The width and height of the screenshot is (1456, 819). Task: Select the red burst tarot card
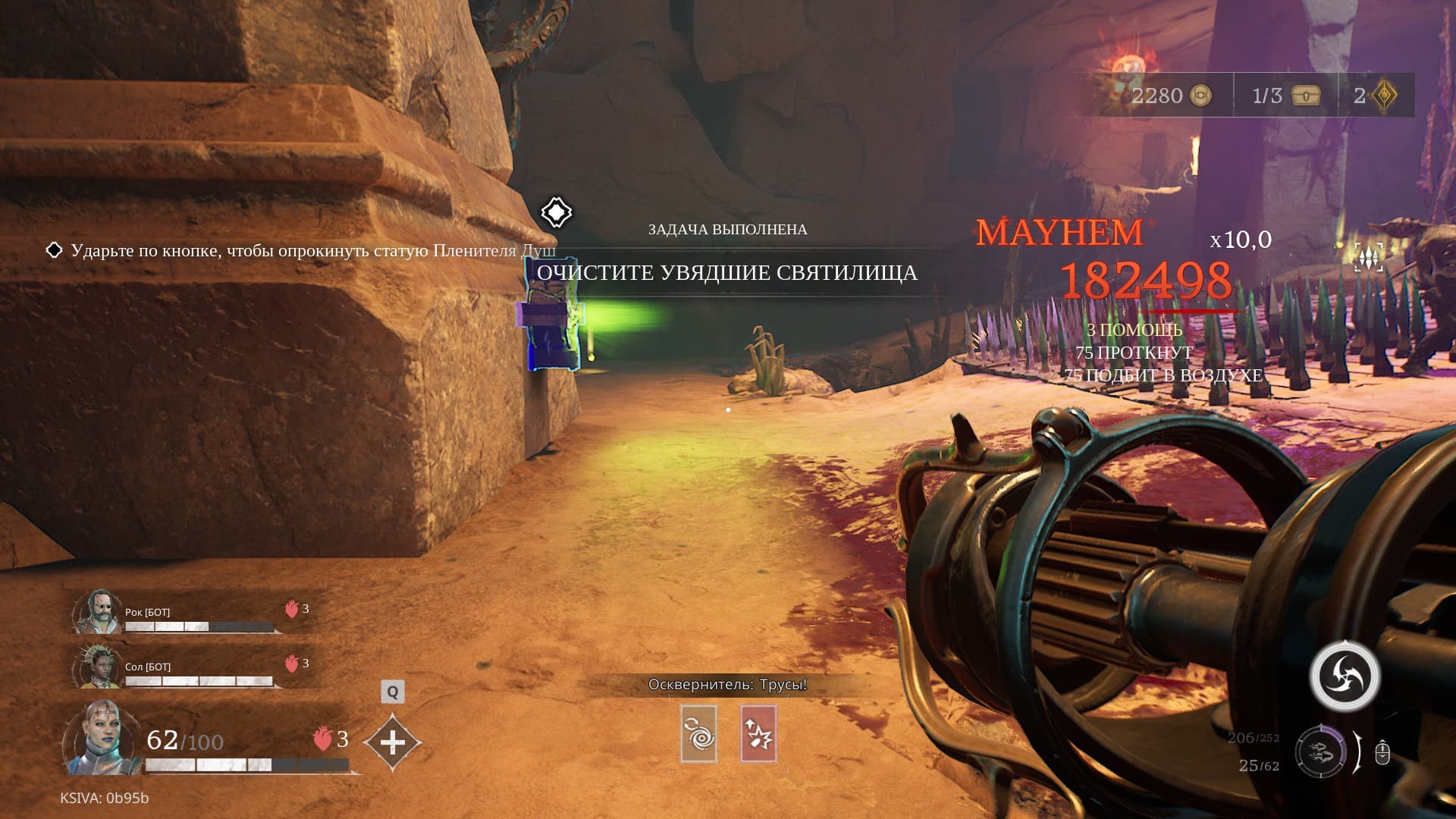point(758,733)
